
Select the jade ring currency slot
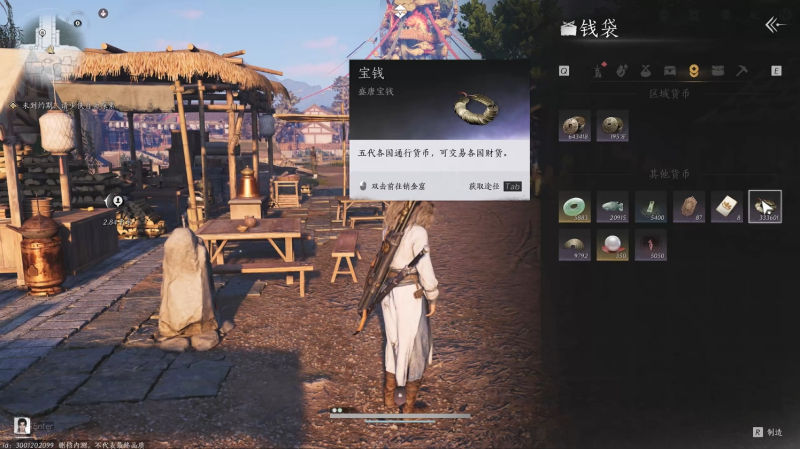(x=575, y=207)
